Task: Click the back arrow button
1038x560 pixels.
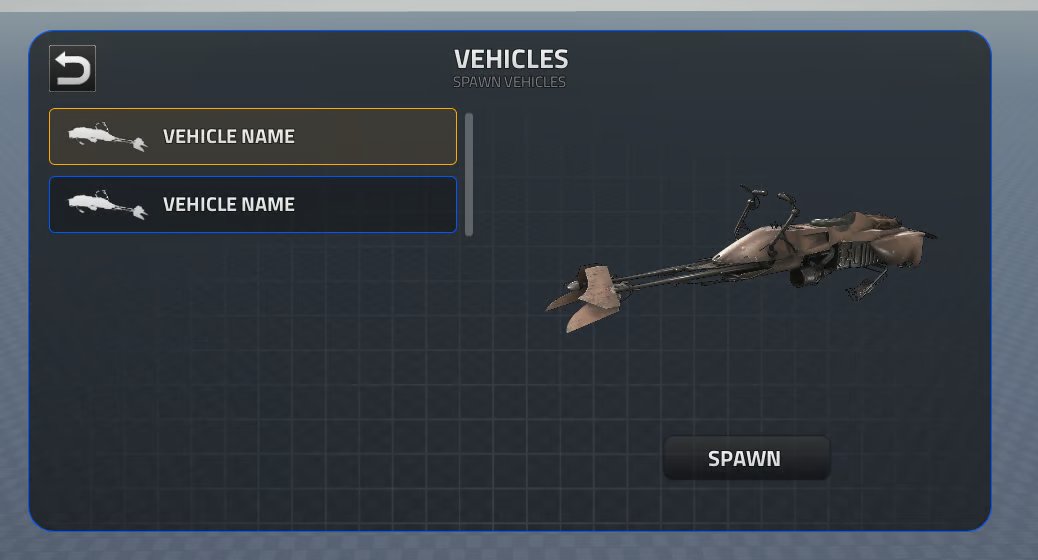Action: pos(72,69)
